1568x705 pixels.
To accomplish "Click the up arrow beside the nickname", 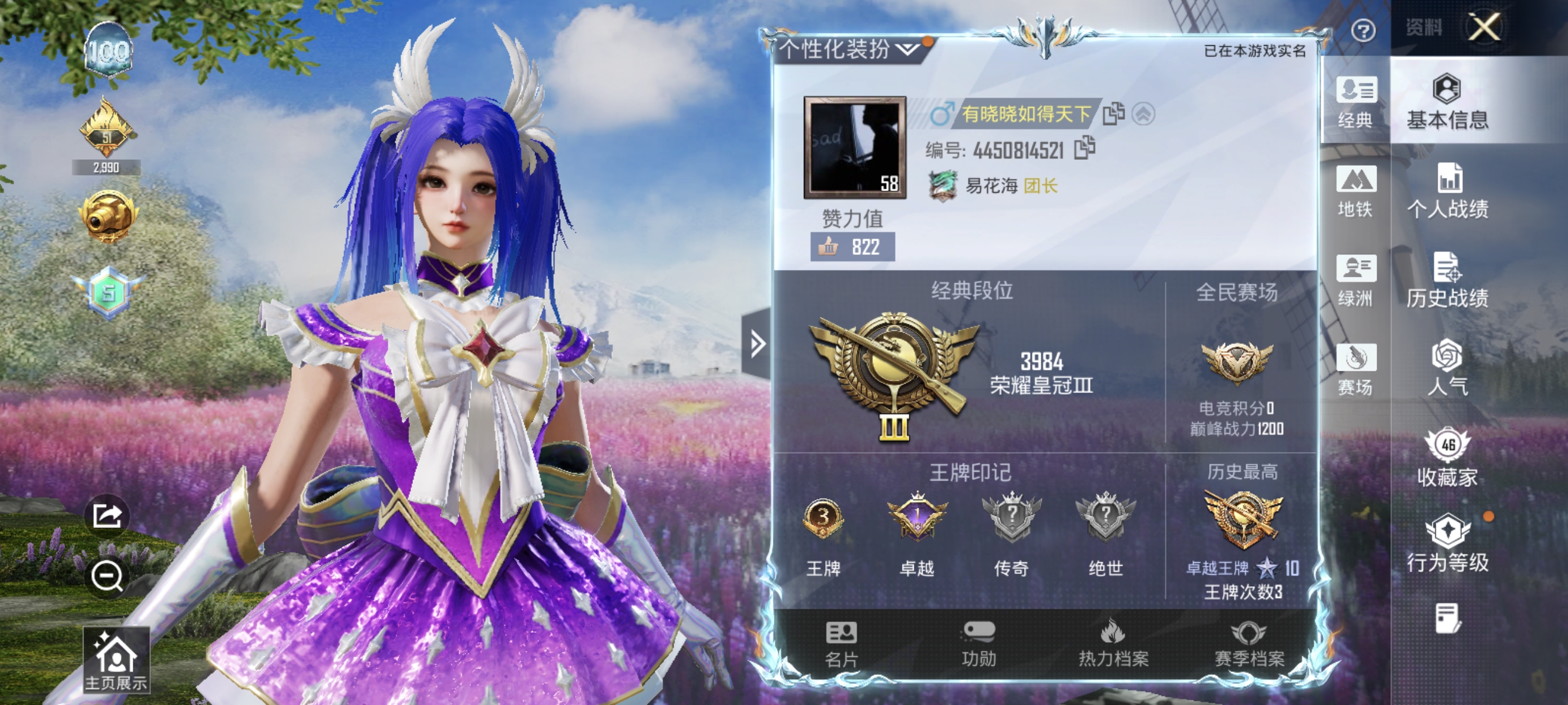I will pyautogui.click(x=1143, y=113).
